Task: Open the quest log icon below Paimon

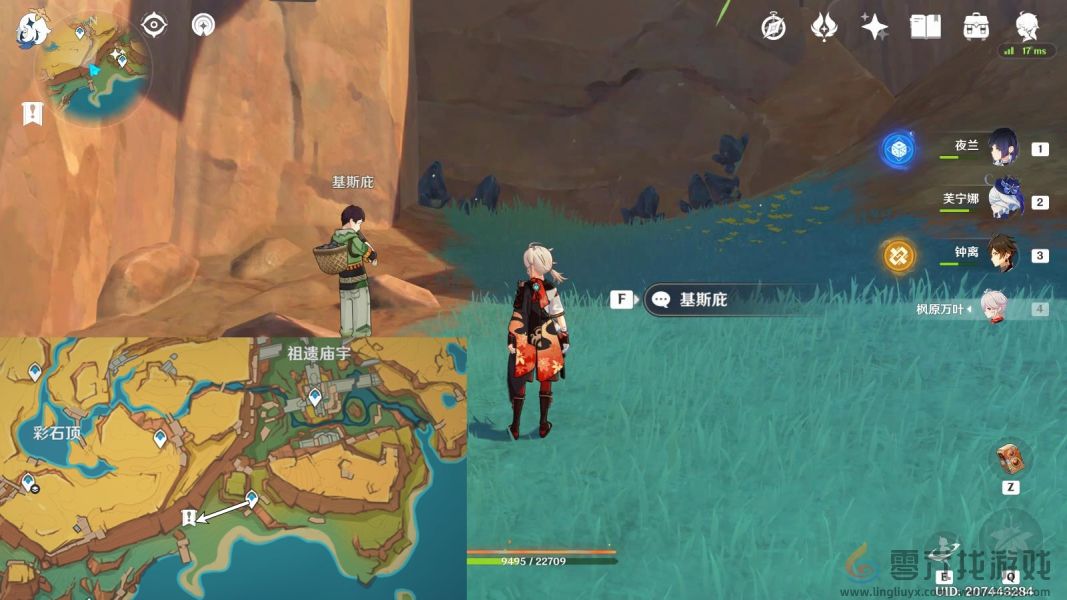Action: 32,114
